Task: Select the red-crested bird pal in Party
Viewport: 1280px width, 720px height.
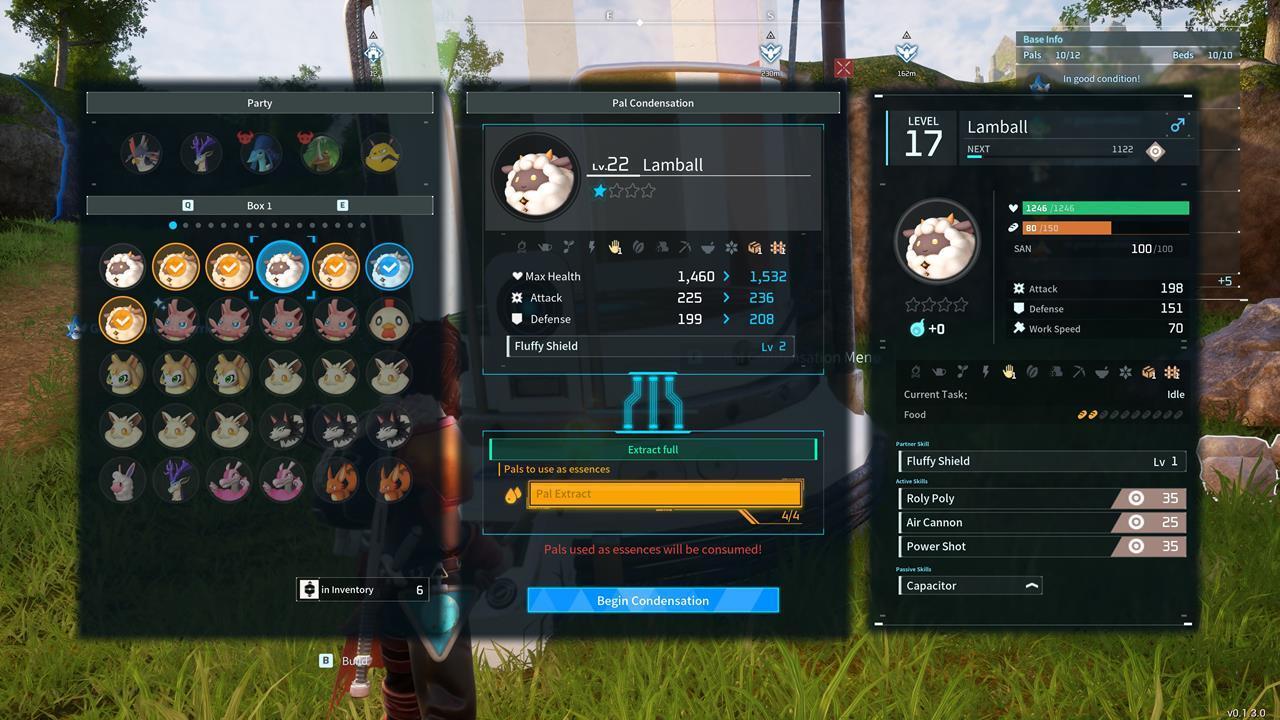Action: click(141, 153)
